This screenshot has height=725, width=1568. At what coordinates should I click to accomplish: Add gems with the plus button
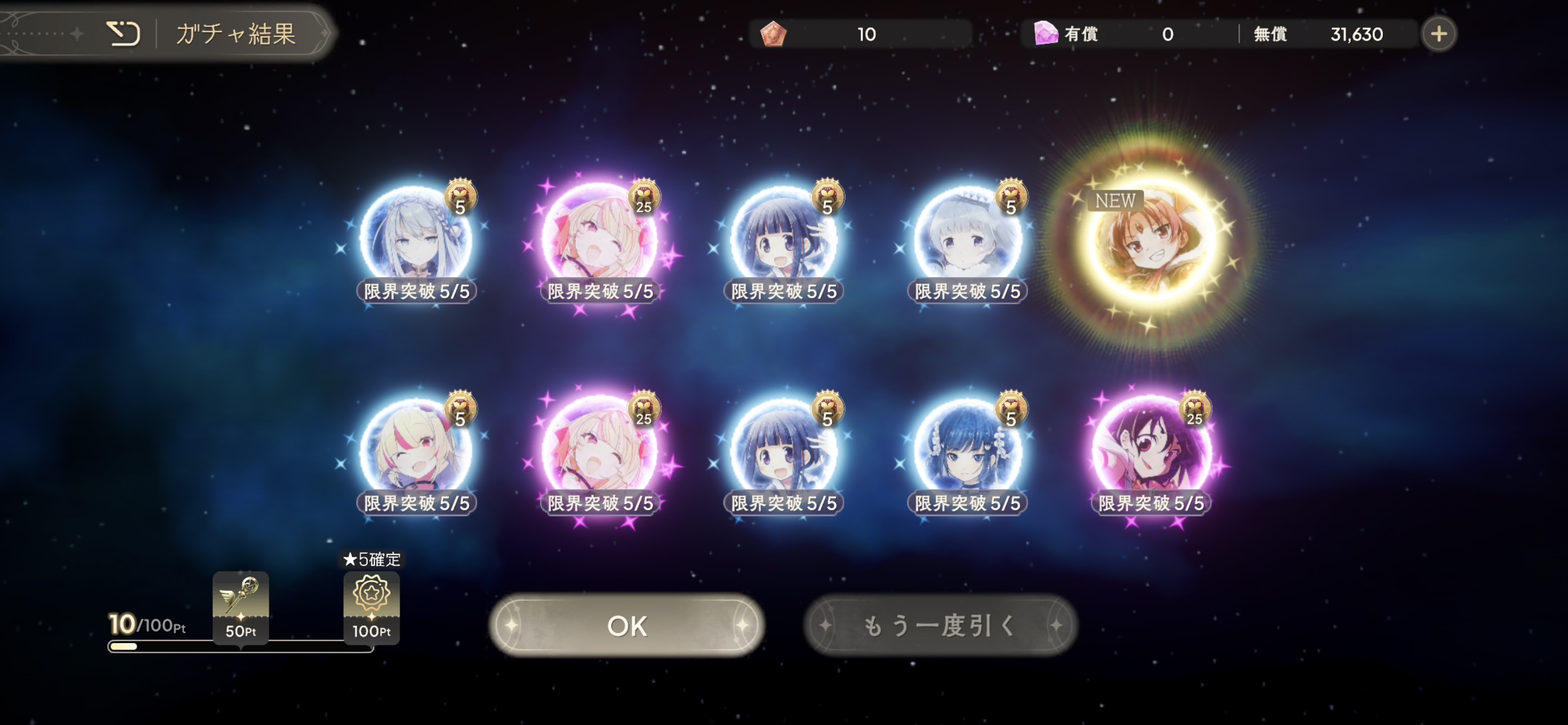pos(1438,34)
